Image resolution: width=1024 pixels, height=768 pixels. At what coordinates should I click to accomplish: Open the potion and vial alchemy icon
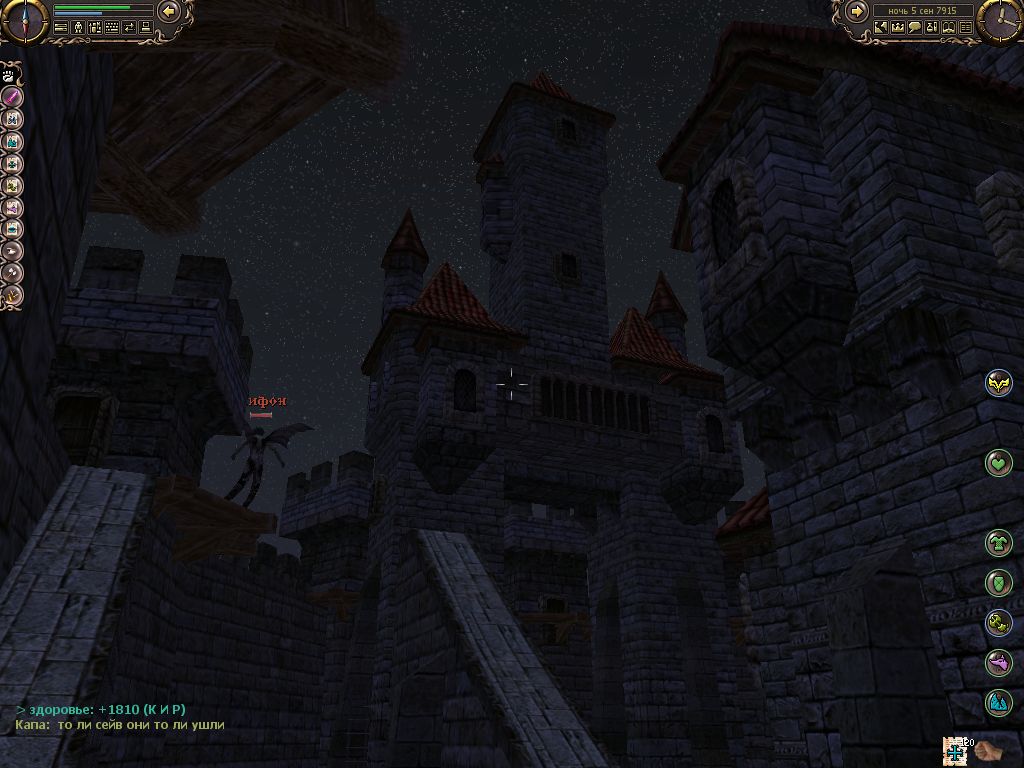(932, 28)
